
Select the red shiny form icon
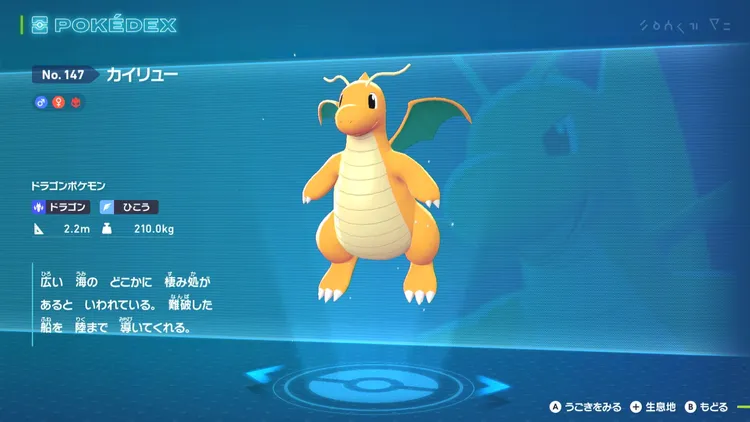(76, 102)
